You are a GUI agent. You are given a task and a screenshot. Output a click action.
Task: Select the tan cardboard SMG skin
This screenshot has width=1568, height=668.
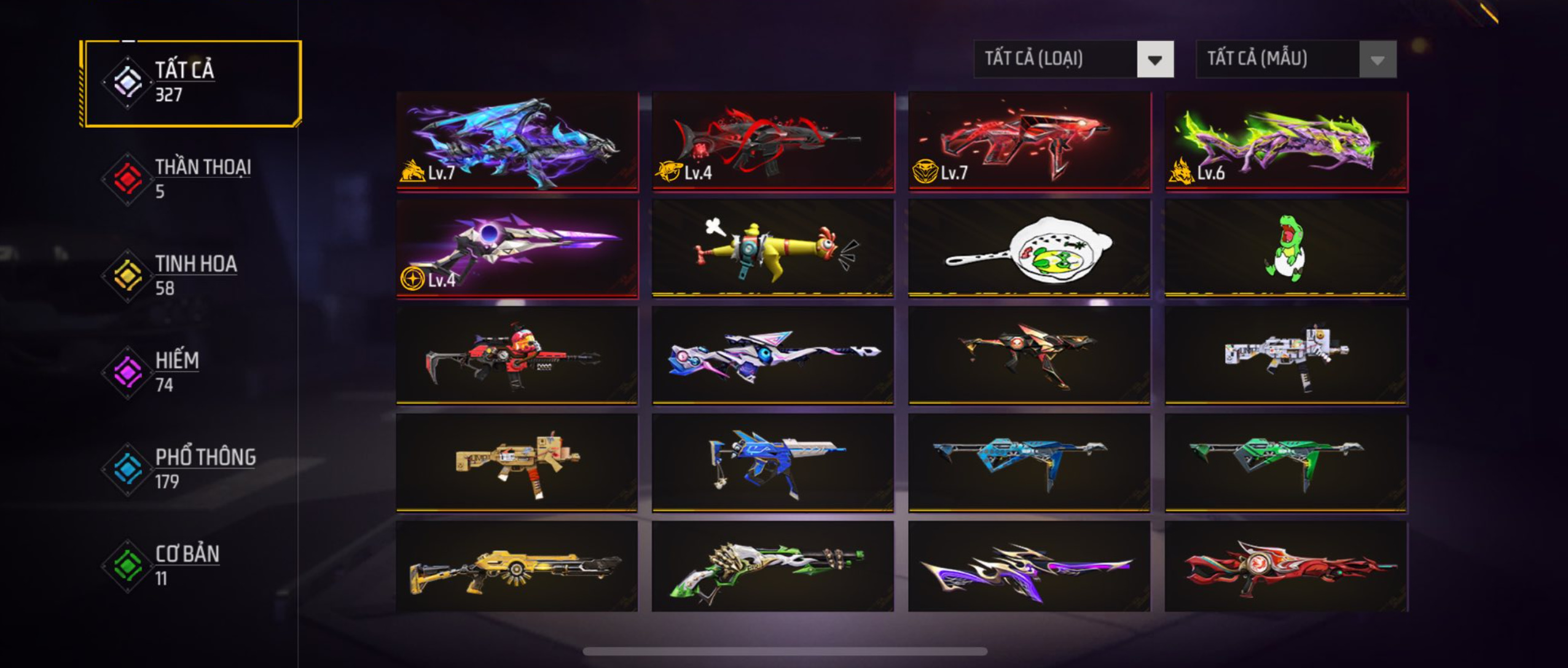pyautogui.click(x=517, y=462)
